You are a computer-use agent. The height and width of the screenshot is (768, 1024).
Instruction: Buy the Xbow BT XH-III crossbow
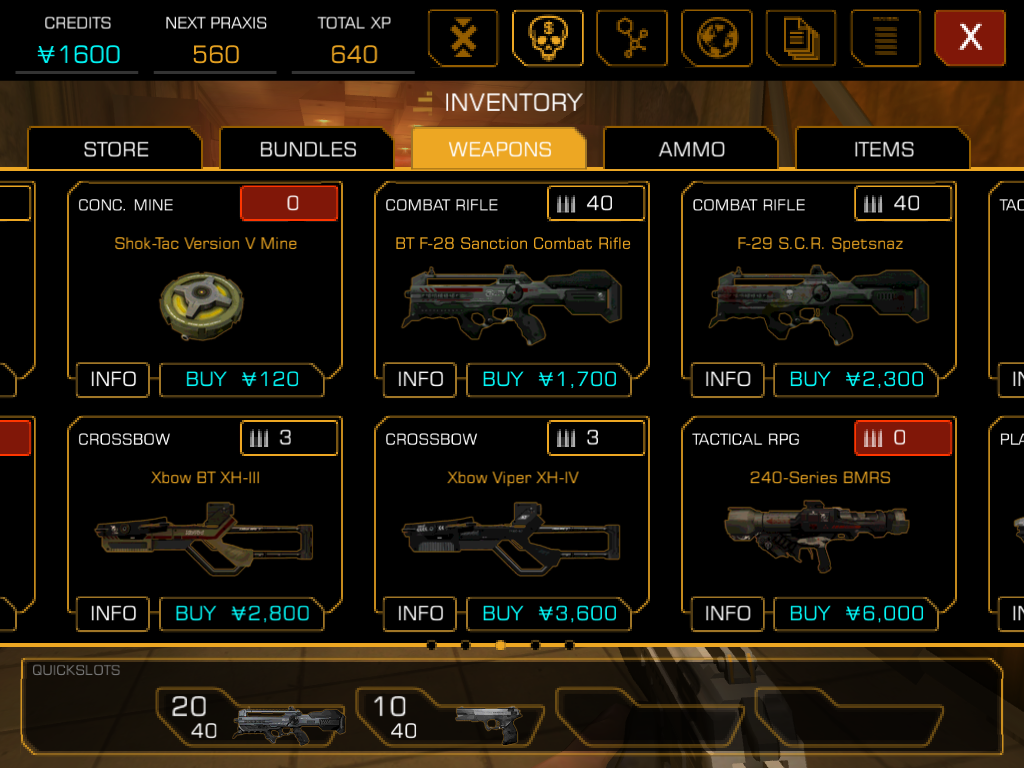[242, 614]
